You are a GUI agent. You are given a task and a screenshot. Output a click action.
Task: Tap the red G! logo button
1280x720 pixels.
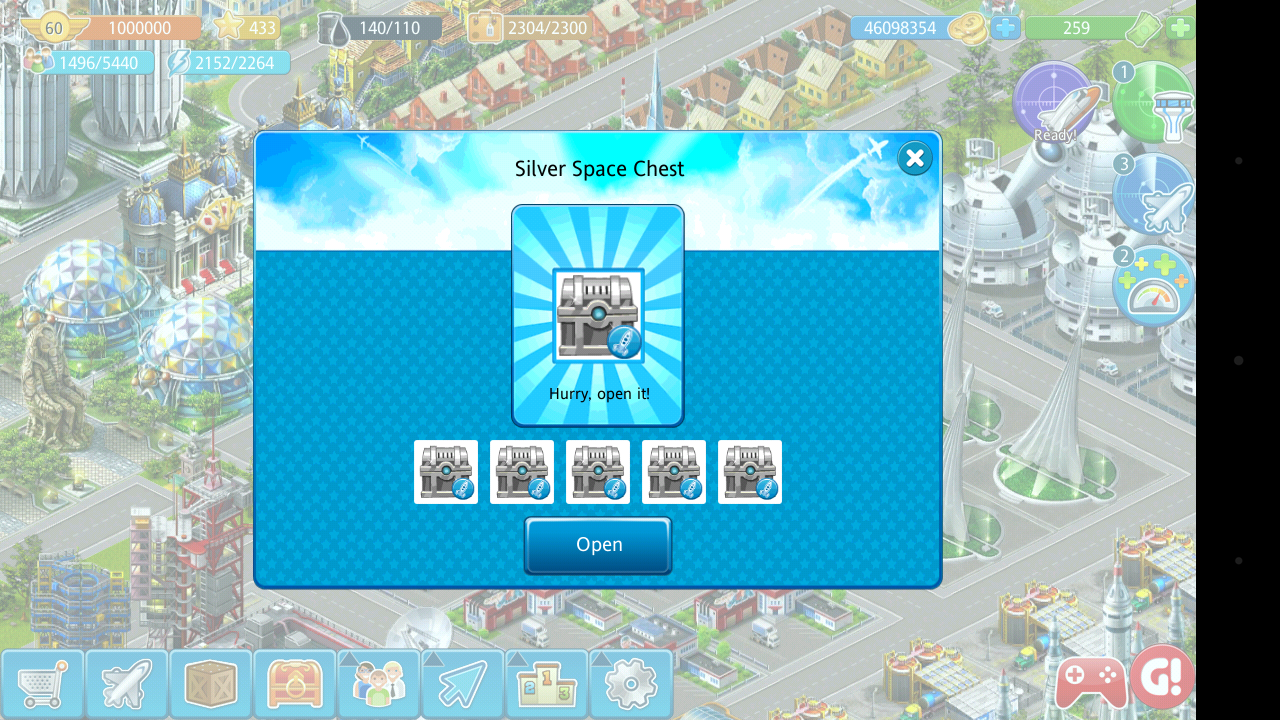[x=1162, y=677]
